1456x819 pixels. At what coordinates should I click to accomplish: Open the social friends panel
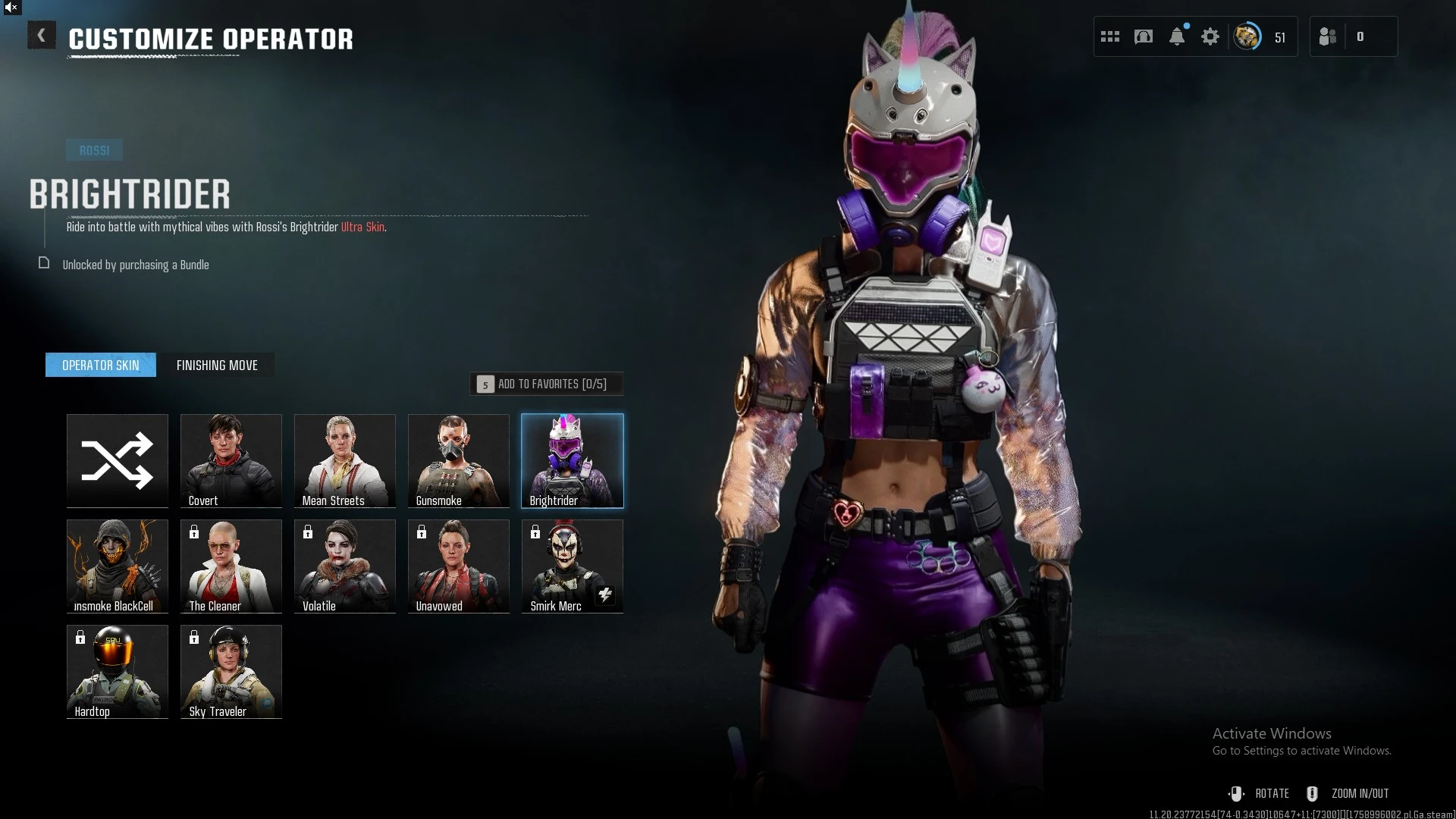(1328, 36)
